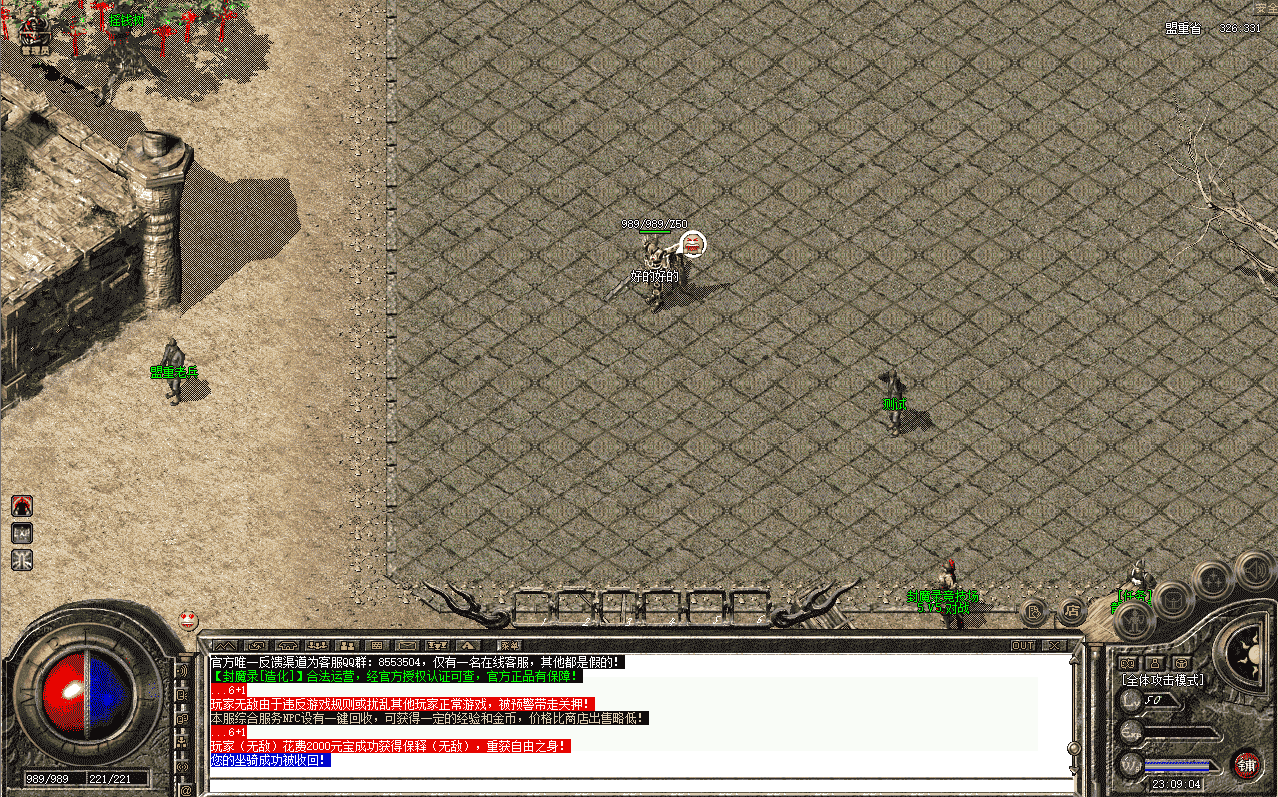
Task: Select the red hooded figure side icon
Action: [x=22, y=506]
